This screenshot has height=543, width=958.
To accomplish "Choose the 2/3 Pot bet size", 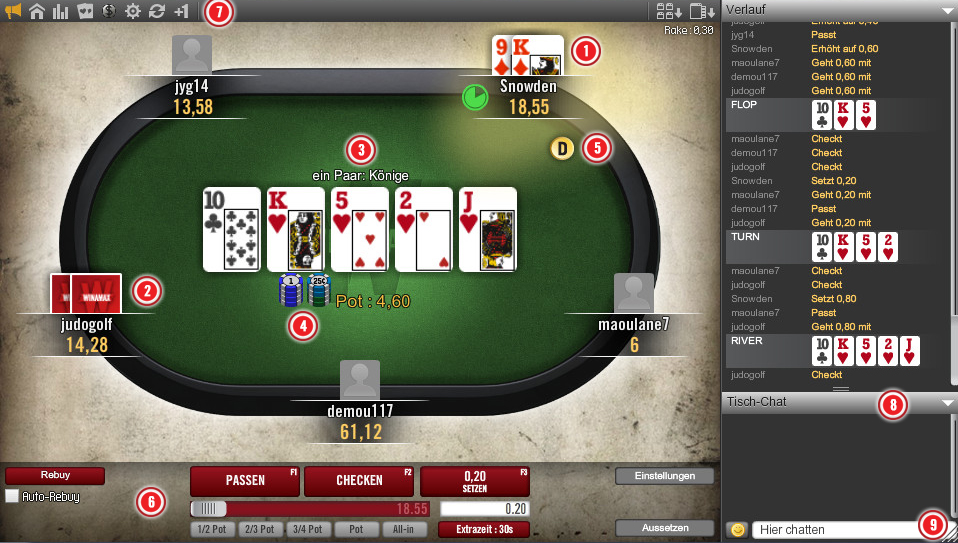I will (259, 529).
